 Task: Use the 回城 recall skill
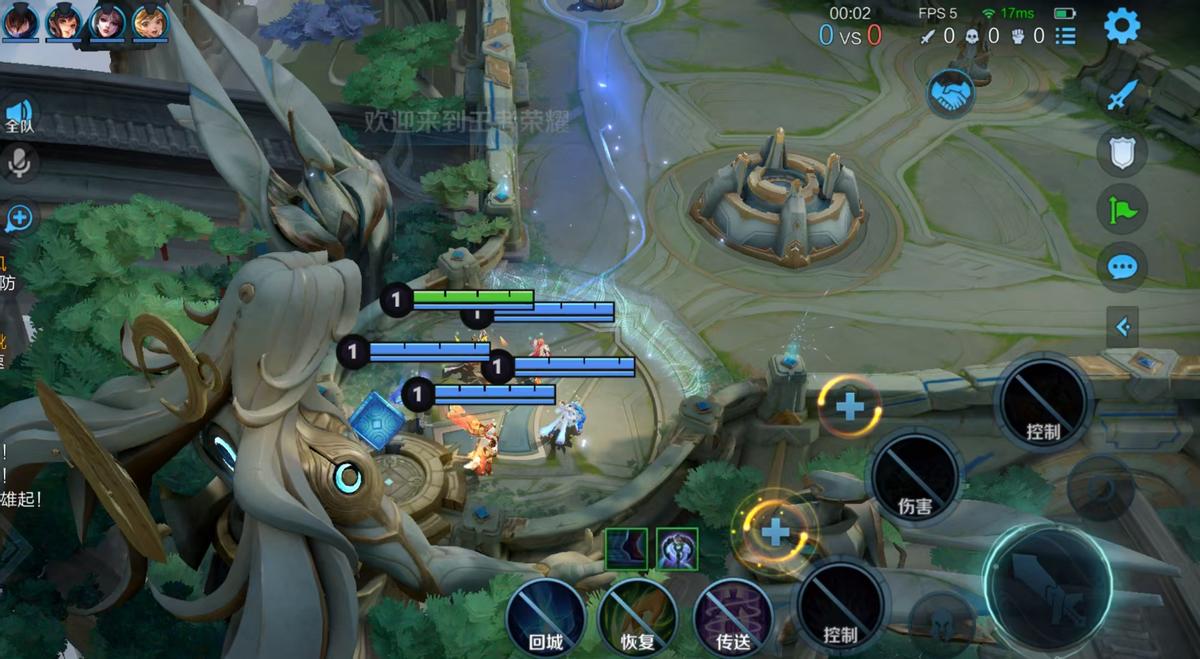(x=545, y=617)
